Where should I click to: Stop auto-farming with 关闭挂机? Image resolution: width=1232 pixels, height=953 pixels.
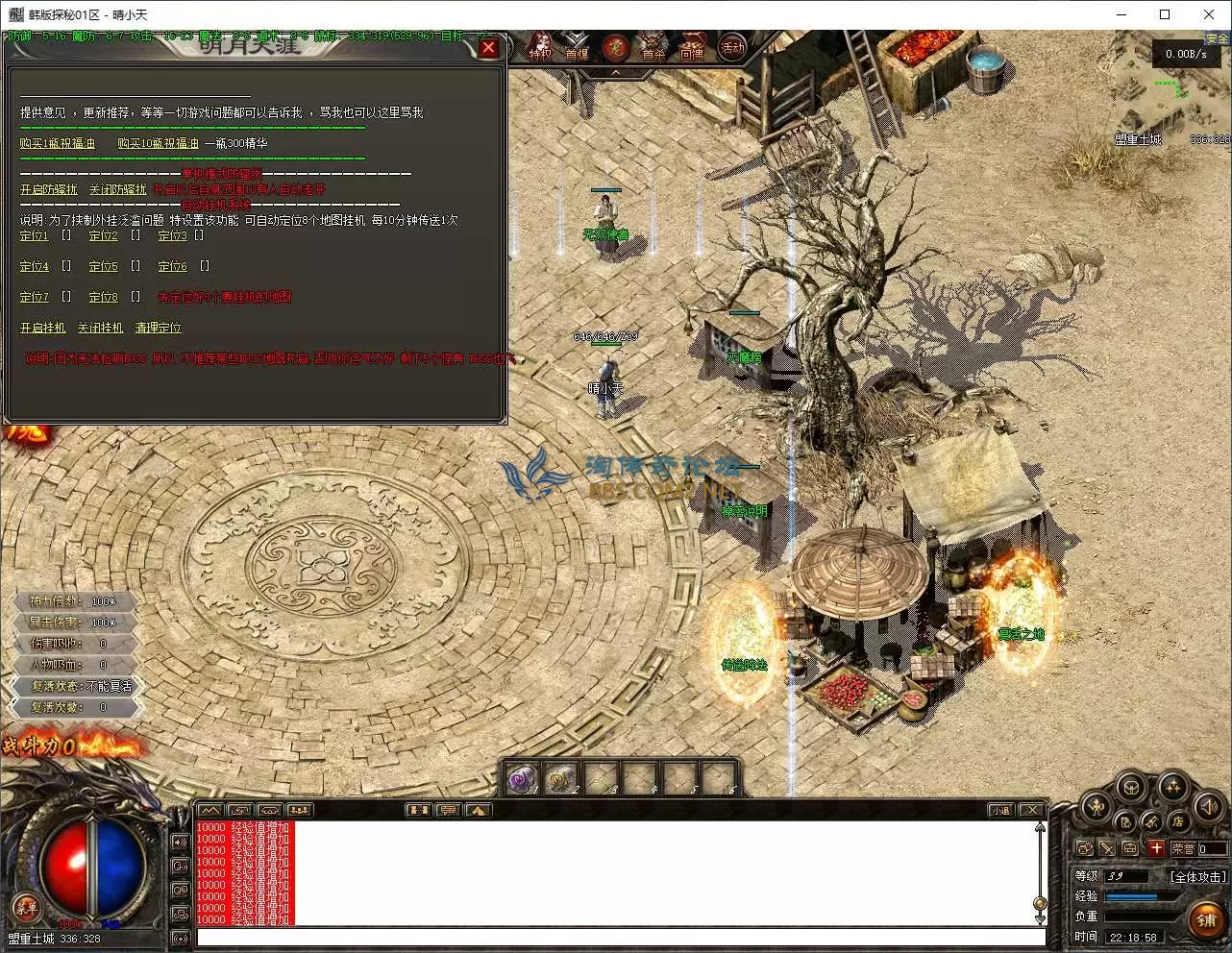click(x=101, y=328)
